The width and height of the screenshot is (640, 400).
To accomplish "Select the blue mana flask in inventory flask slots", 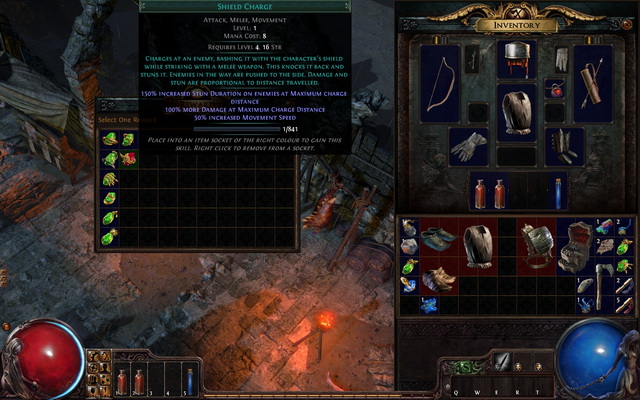I will point(557,190).
